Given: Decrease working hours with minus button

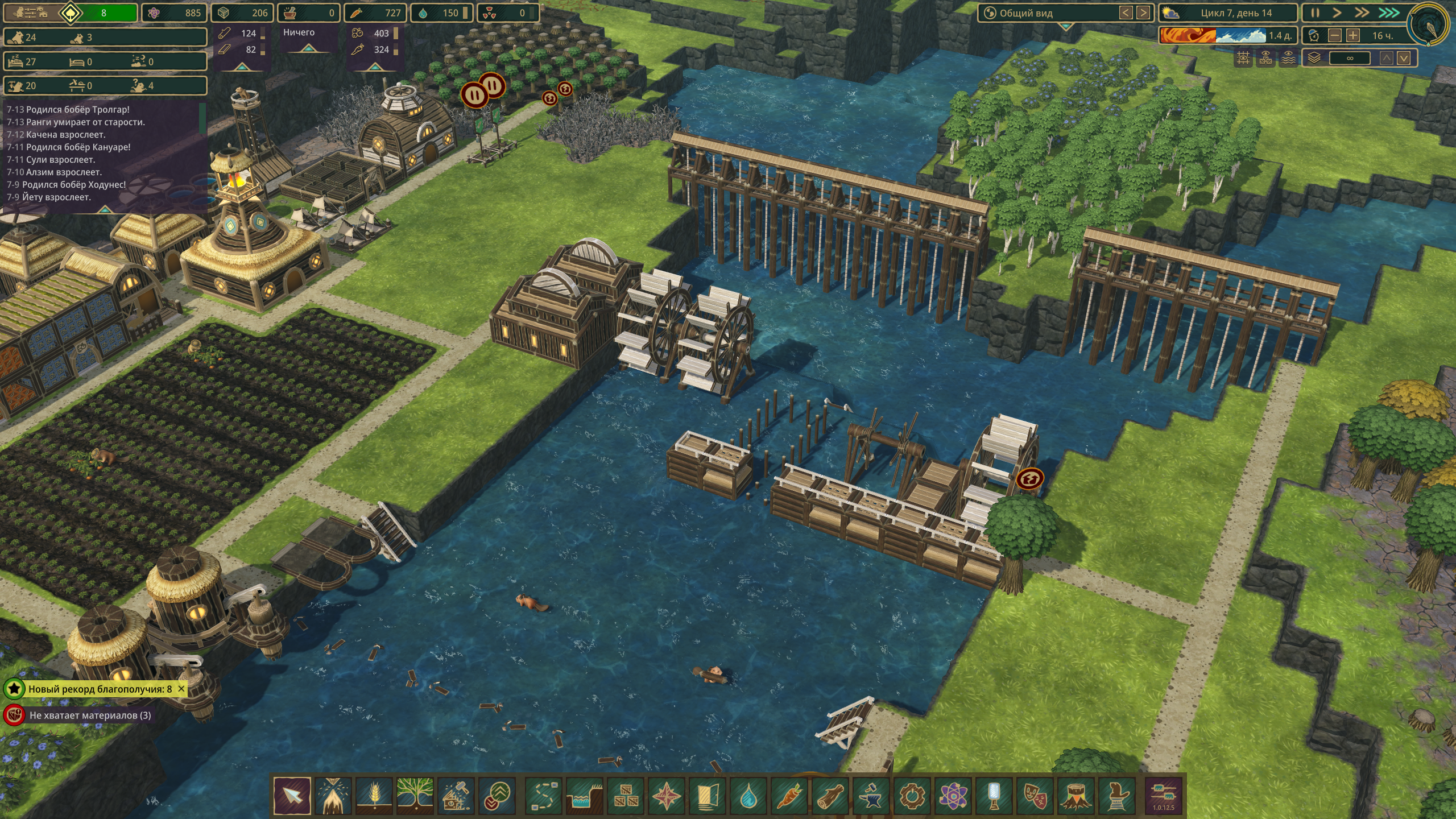Looking at the screenshot, I should [1334, 36].
